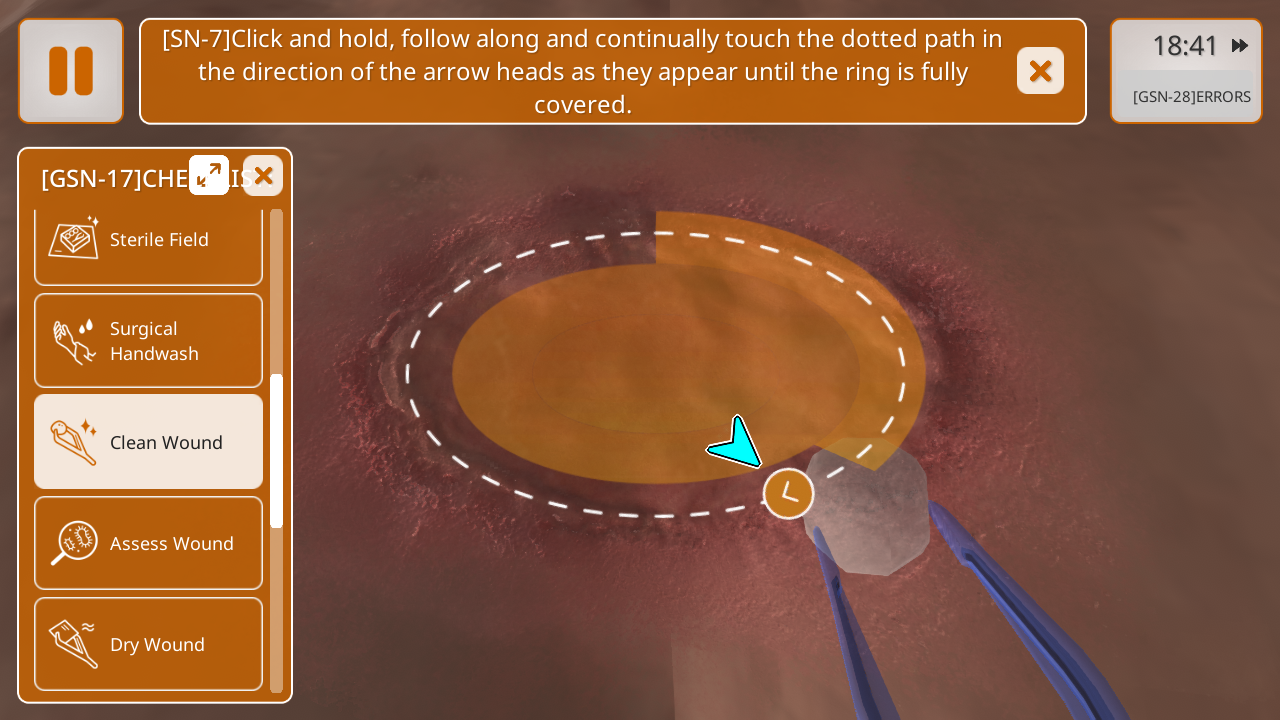Choose Surgical Handwash in the checklist

[x=148, y=340]
